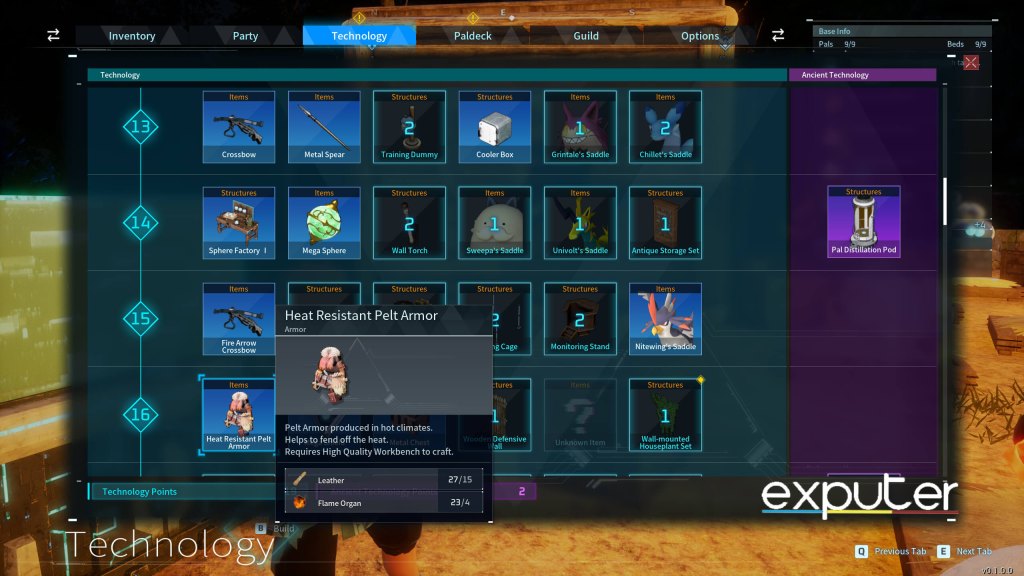Select the Heat Resistant Pelt Armor tile
Screen dimensions: 1024x576
[238, 415]
